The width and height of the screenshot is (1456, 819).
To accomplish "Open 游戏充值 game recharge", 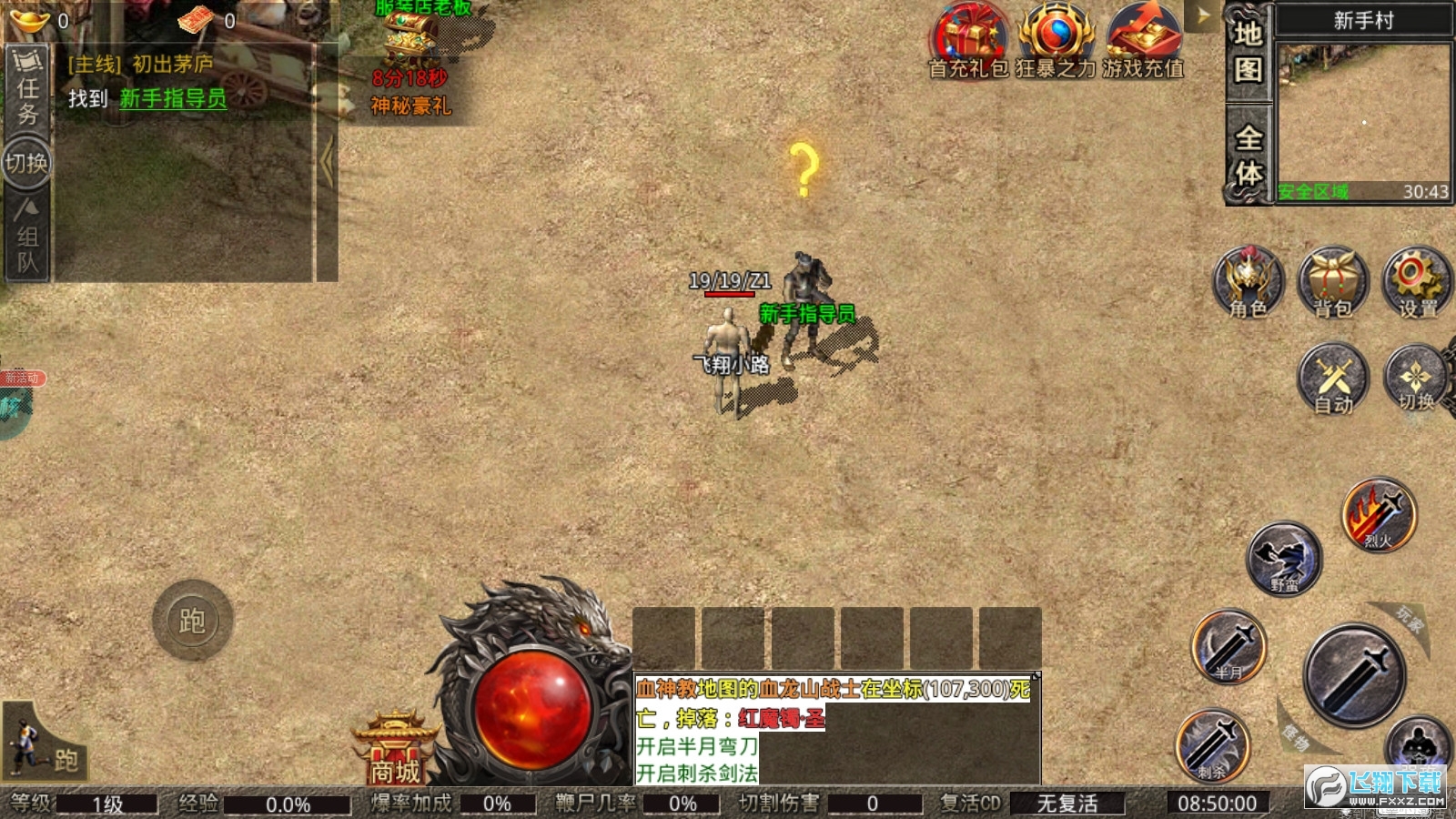I will tap(1143, 41).
